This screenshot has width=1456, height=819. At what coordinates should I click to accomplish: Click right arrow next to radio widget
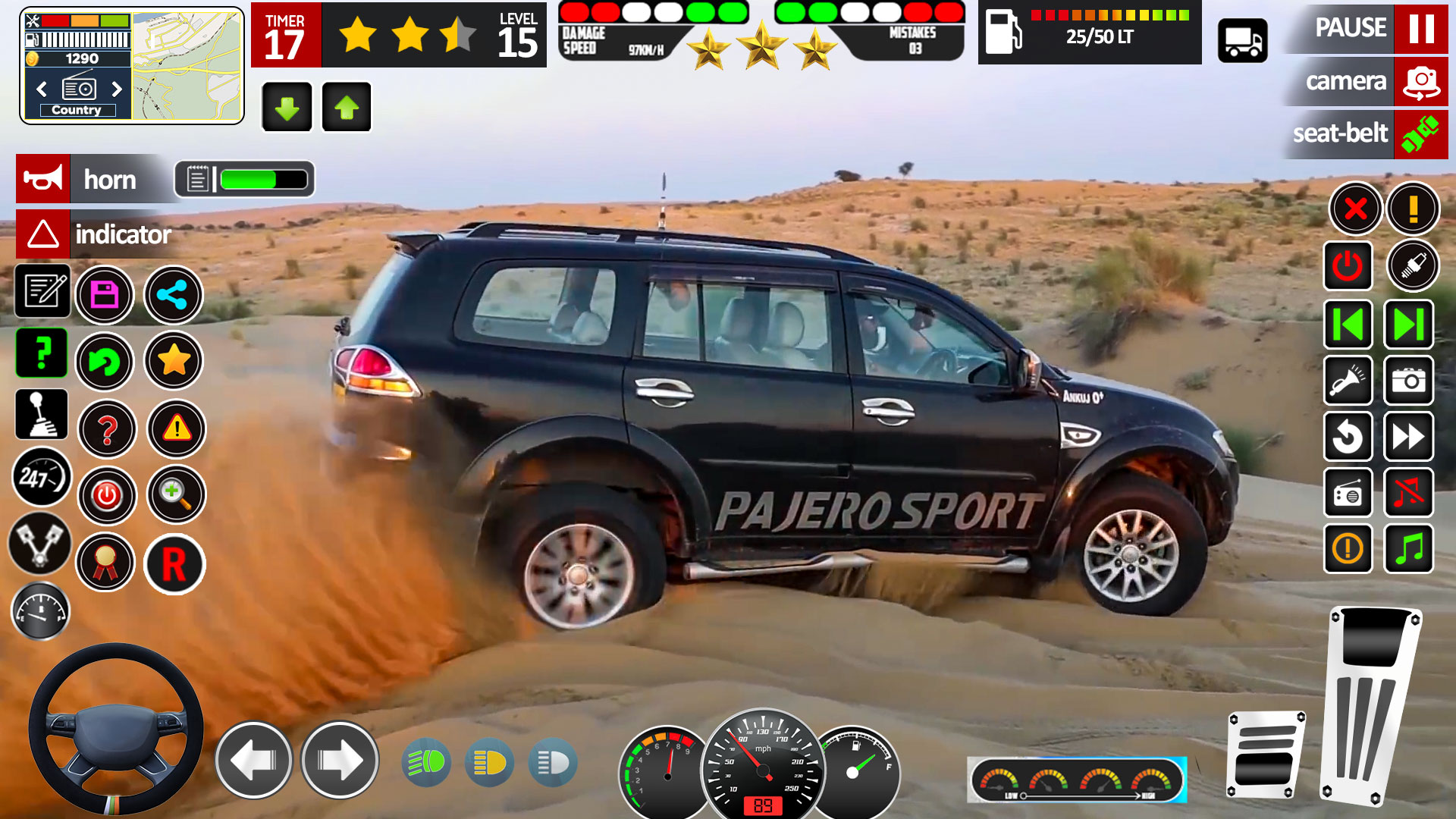click(x=118, y=89)
